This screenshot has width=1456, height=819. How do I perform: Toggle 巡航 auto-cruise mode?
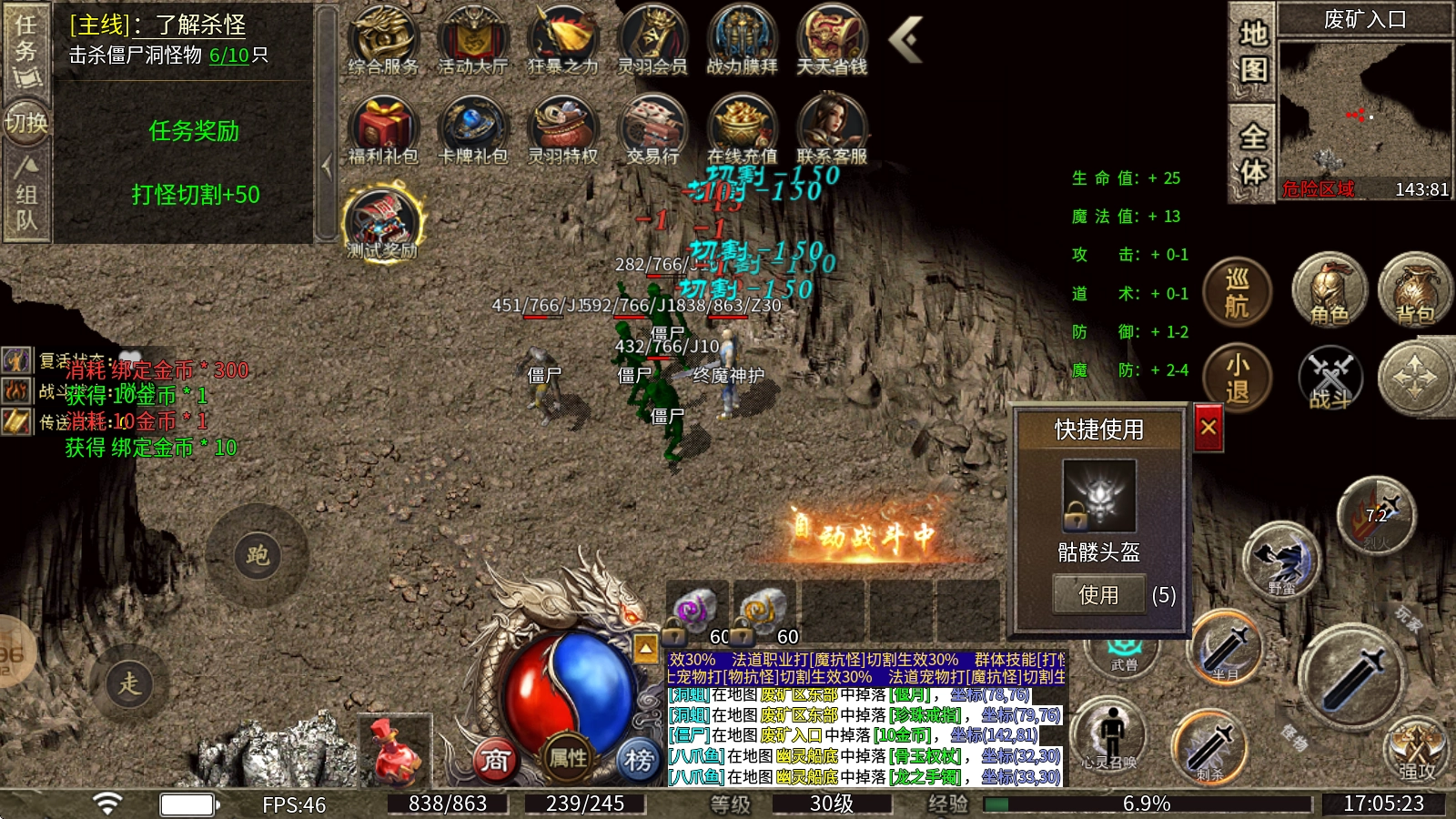[1237, 293]
